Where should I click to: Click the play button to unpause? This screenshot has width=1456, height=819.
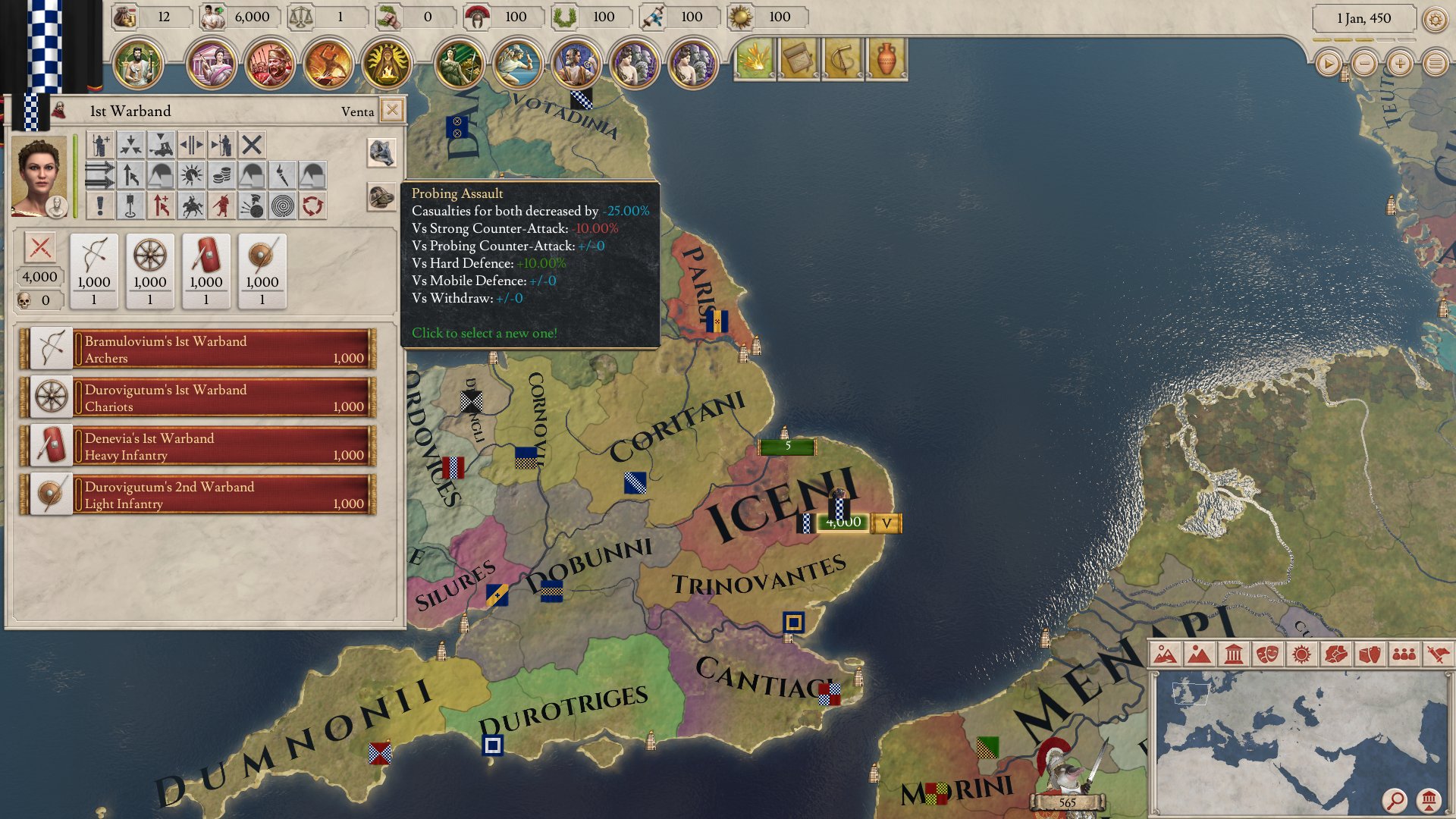(x=1328, y=64)
